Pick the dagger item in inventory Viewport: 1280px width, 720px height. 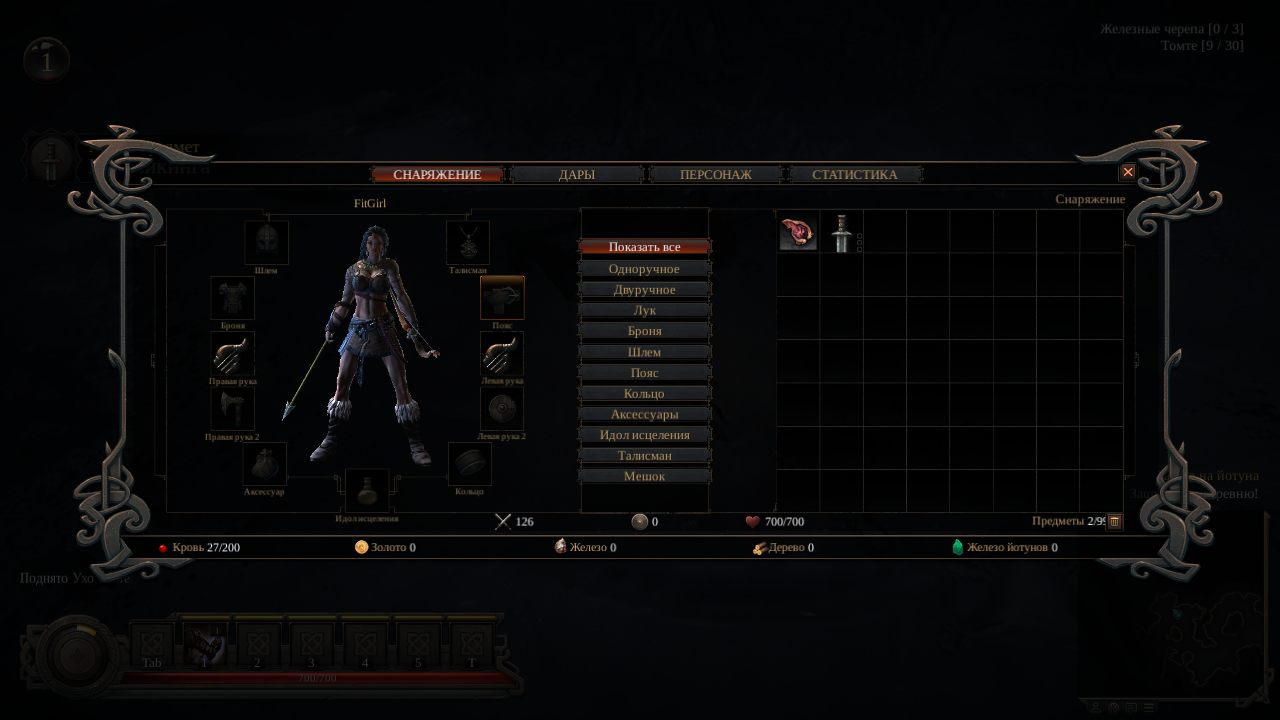(842, 233)
